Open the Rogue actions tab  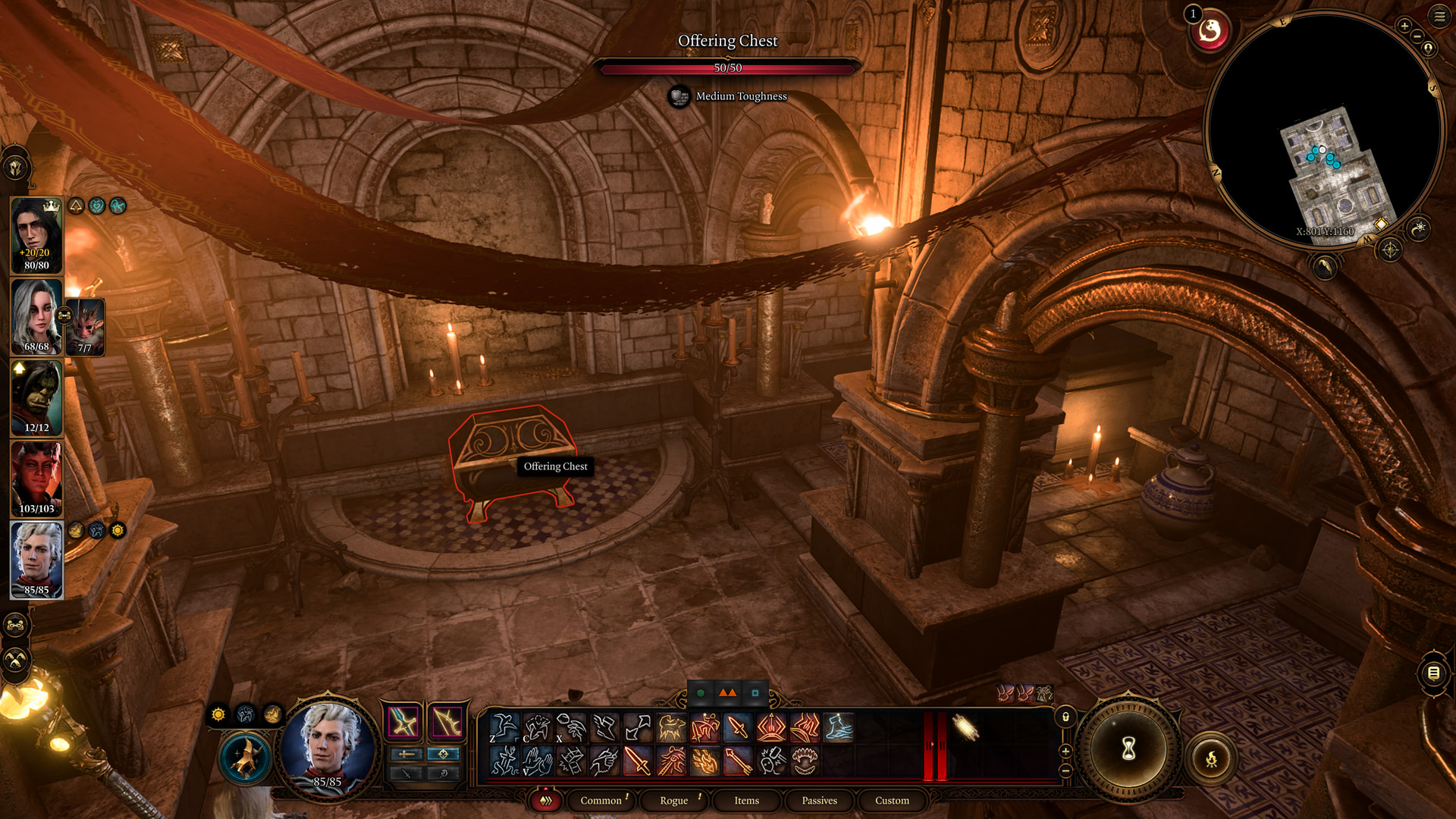click(673, 801)
